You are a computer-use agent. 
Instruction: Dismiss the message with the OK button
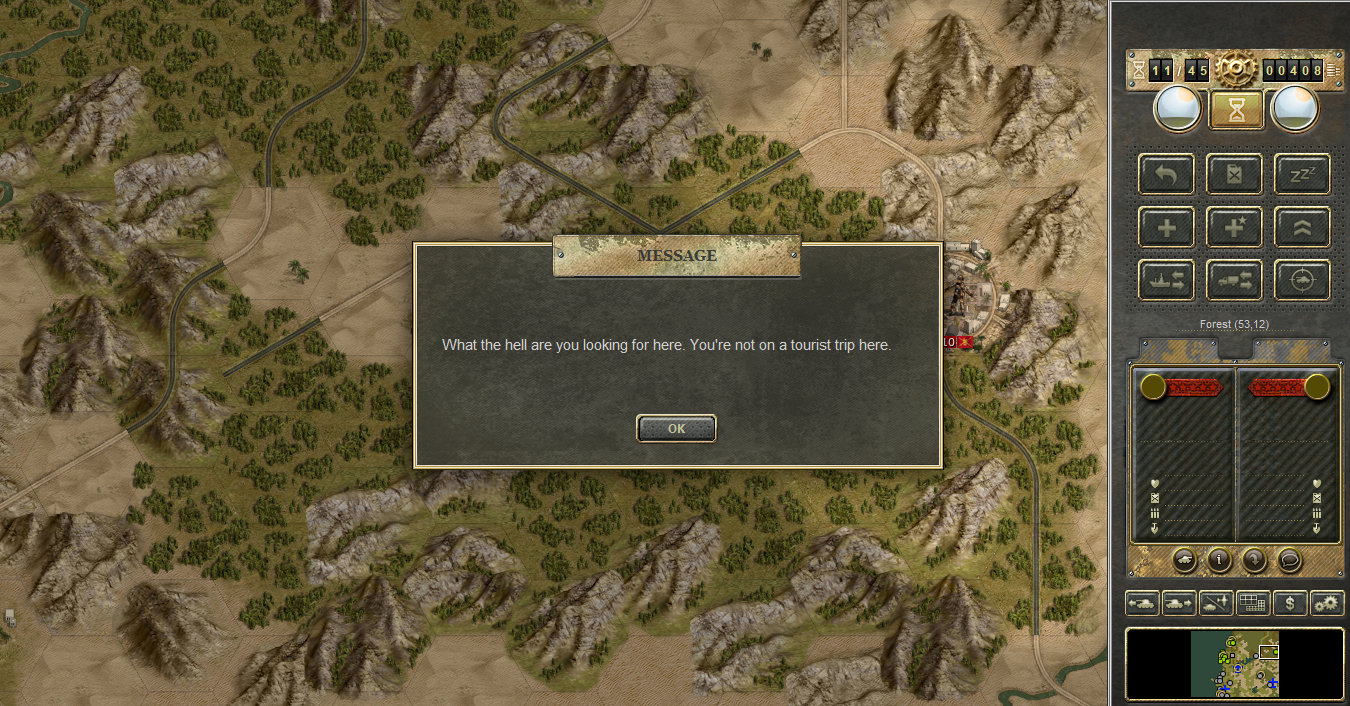point(676,428)
